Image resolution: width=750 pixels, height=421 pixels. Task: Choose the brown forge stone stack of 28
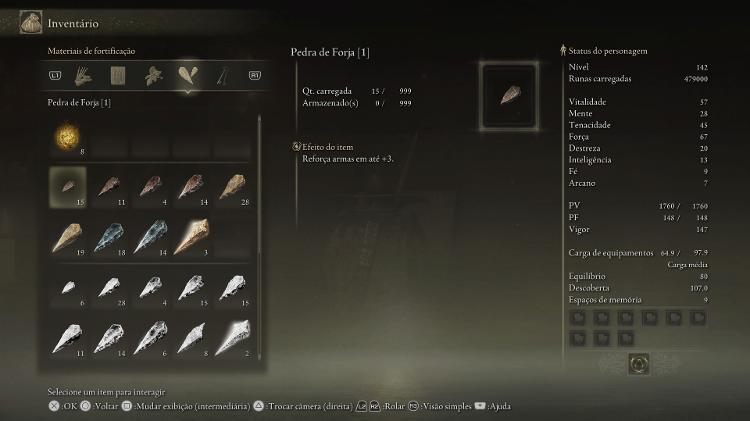231,186
